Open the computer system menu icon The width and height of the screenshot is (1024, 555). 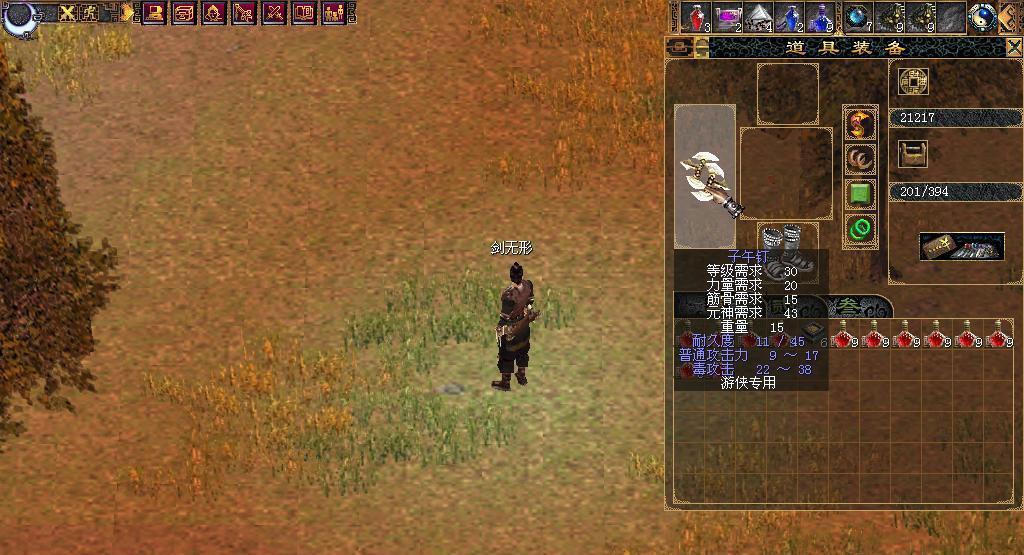154,13
